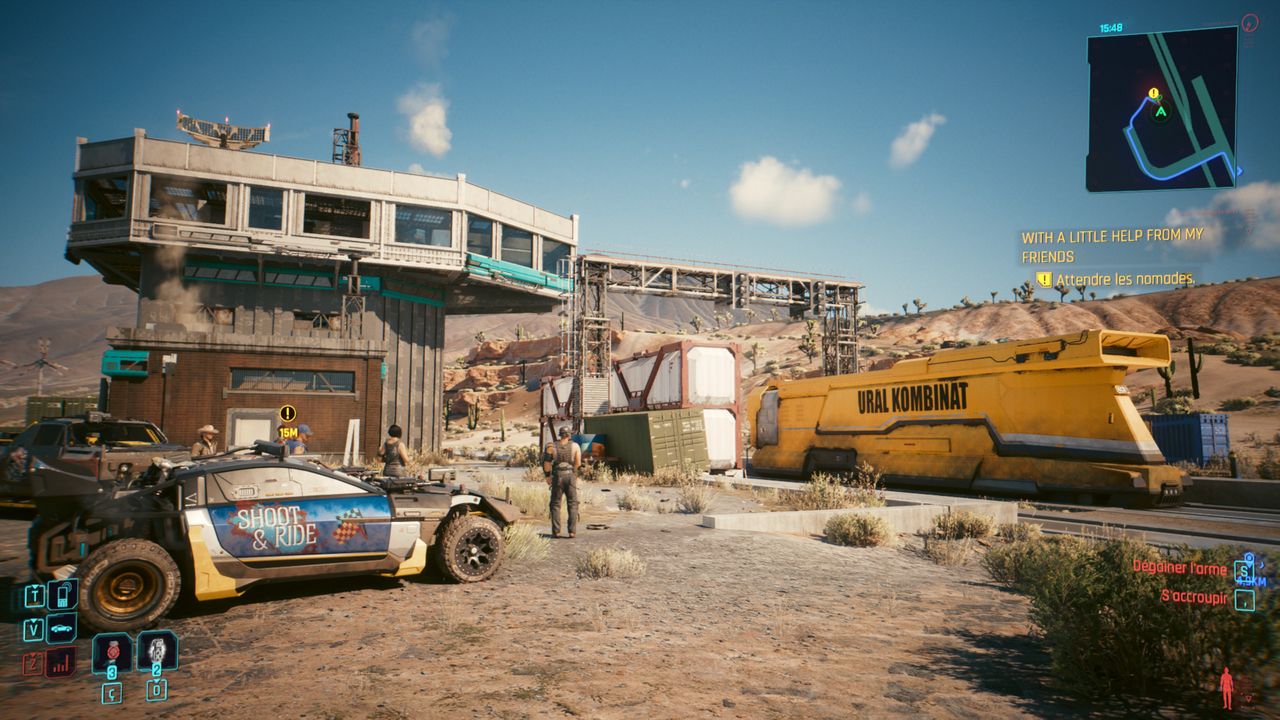Select the phone call icon
The width and height of the screenshot is (1280, 720).
pyautogui.click(x=62, y=595)
